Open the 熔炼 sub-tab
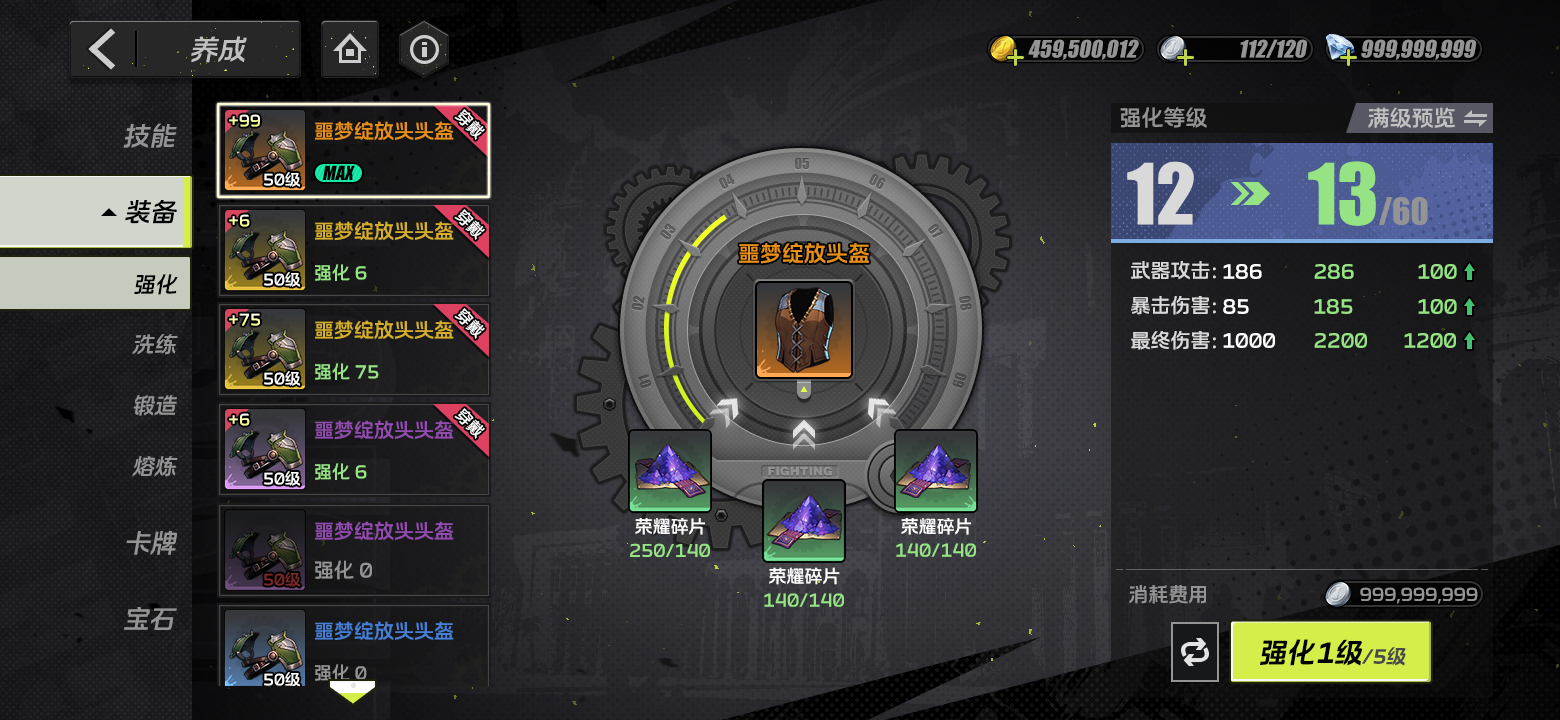 [x=154, y=466]
